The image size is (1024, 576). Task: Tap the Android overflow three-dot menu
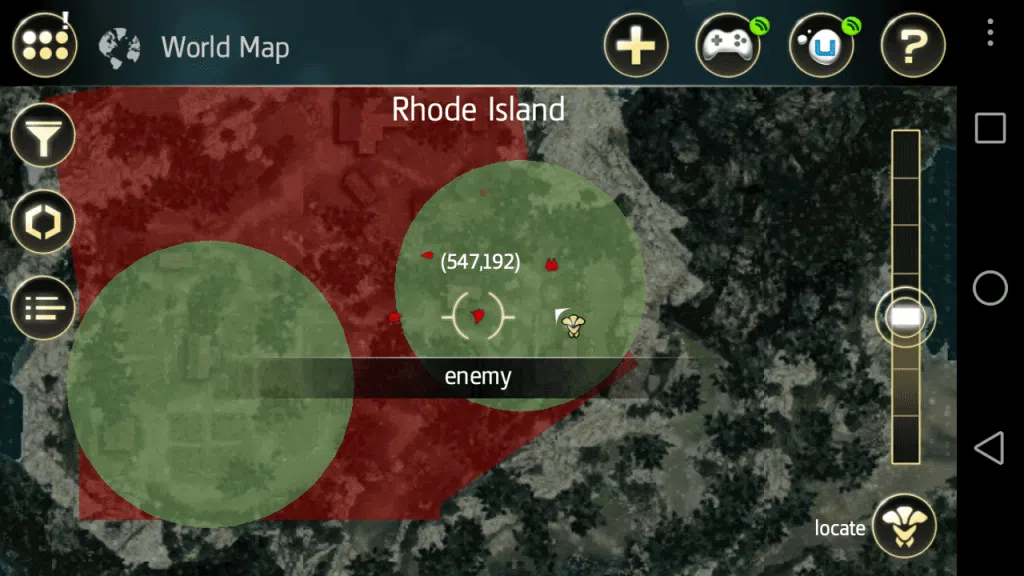coord(990,32)
